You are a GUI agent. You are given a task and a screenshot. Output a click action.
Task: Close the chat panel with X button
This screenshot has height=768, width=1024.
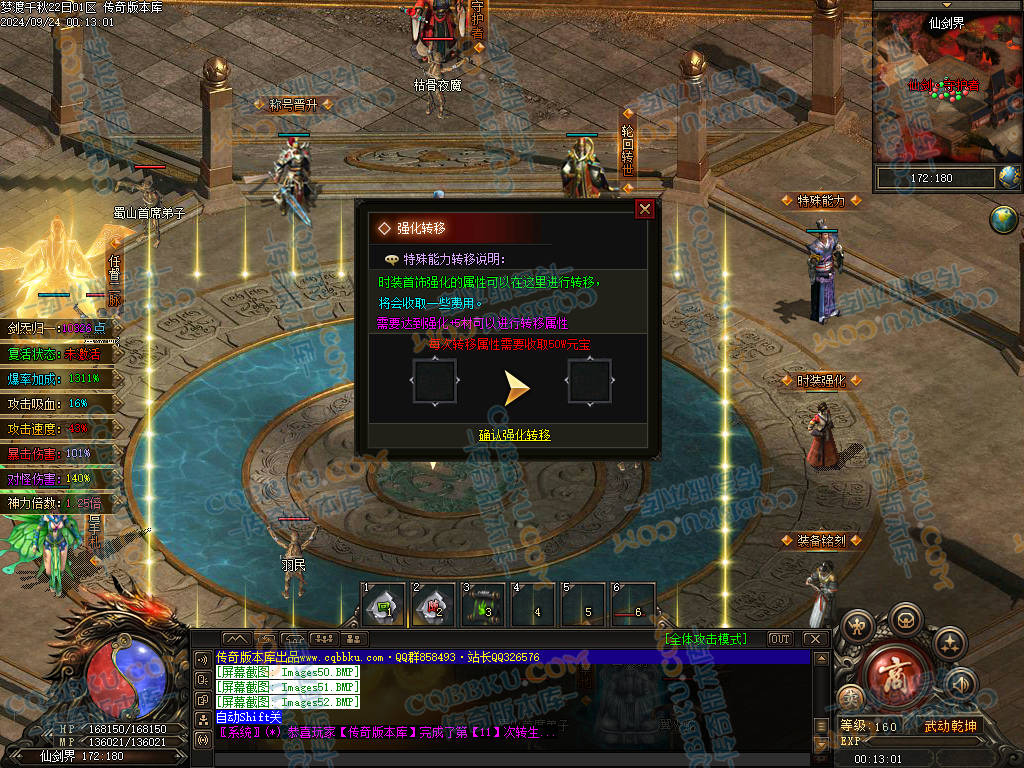click(x=815, y=639)
